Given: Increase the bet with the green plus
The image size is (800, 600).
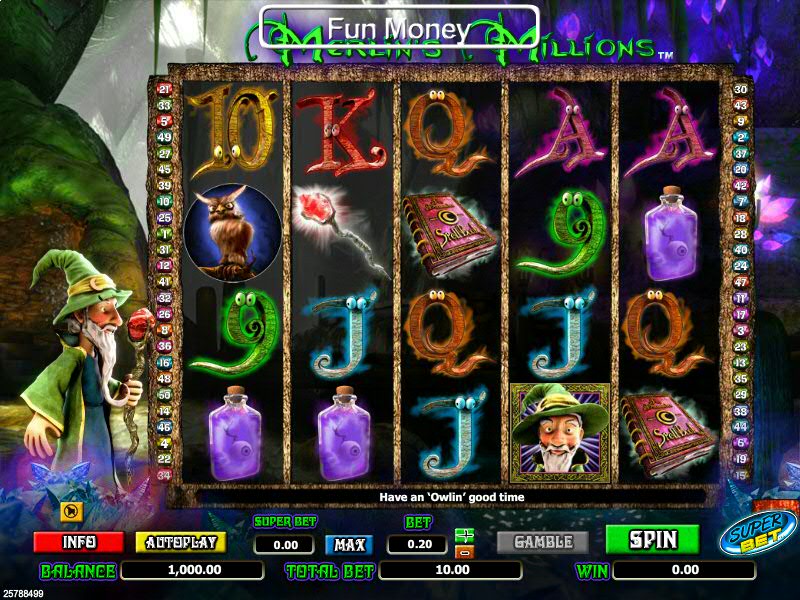Looking at the screenshot, I should 464,535.
